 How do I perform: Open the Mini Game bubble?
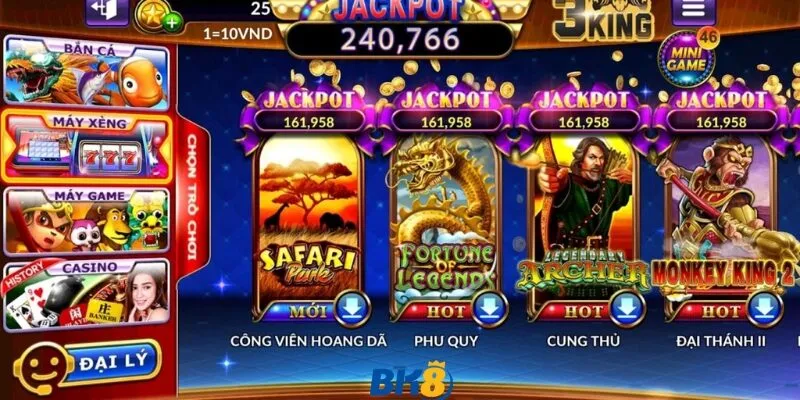coord(687,58)
